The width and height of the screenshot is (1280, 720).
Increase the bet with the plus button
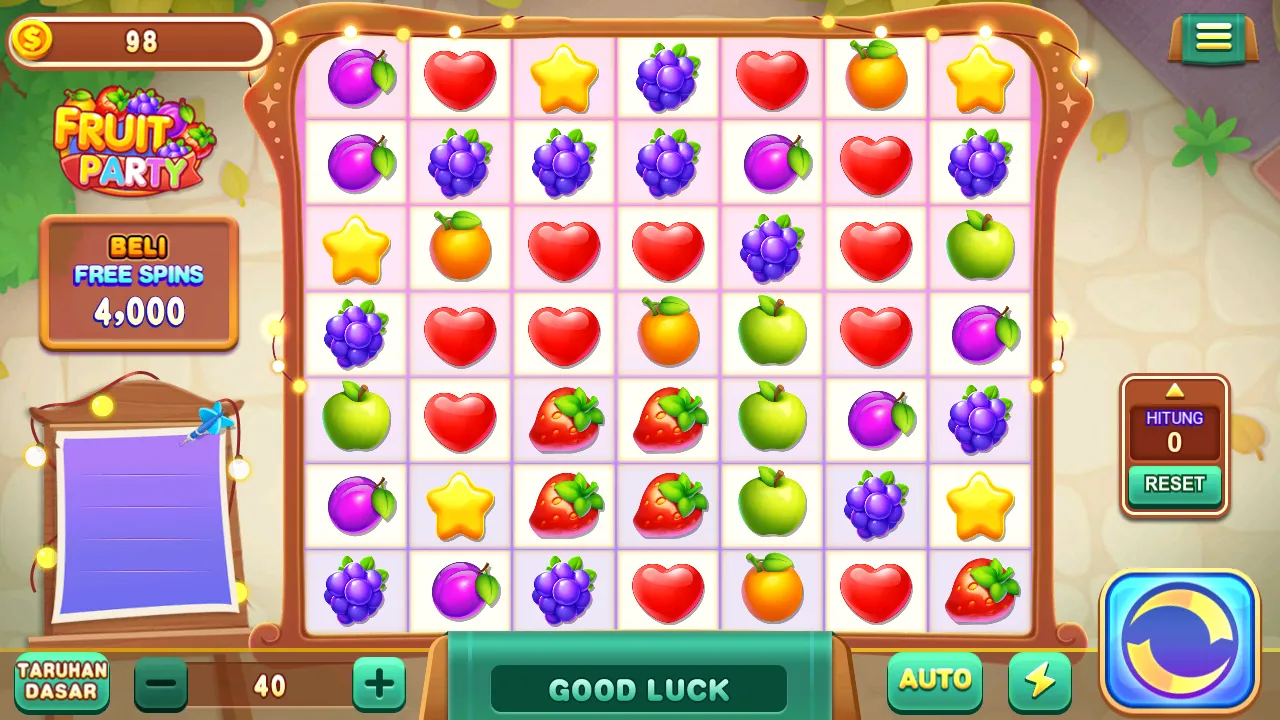(x=379, y=684)
